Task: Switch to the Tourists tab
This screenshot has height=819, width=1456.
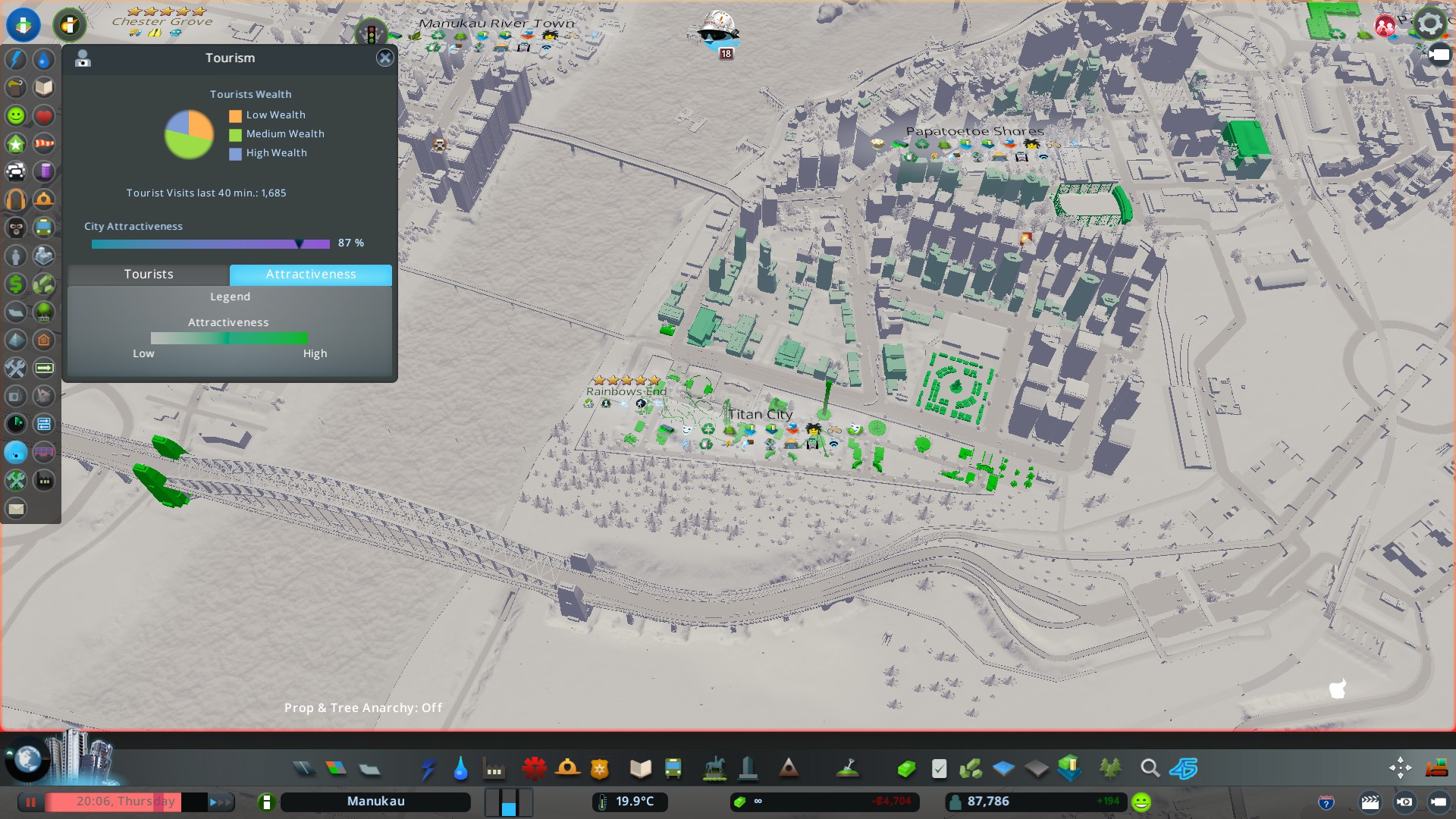Action: tap(149, 275)
